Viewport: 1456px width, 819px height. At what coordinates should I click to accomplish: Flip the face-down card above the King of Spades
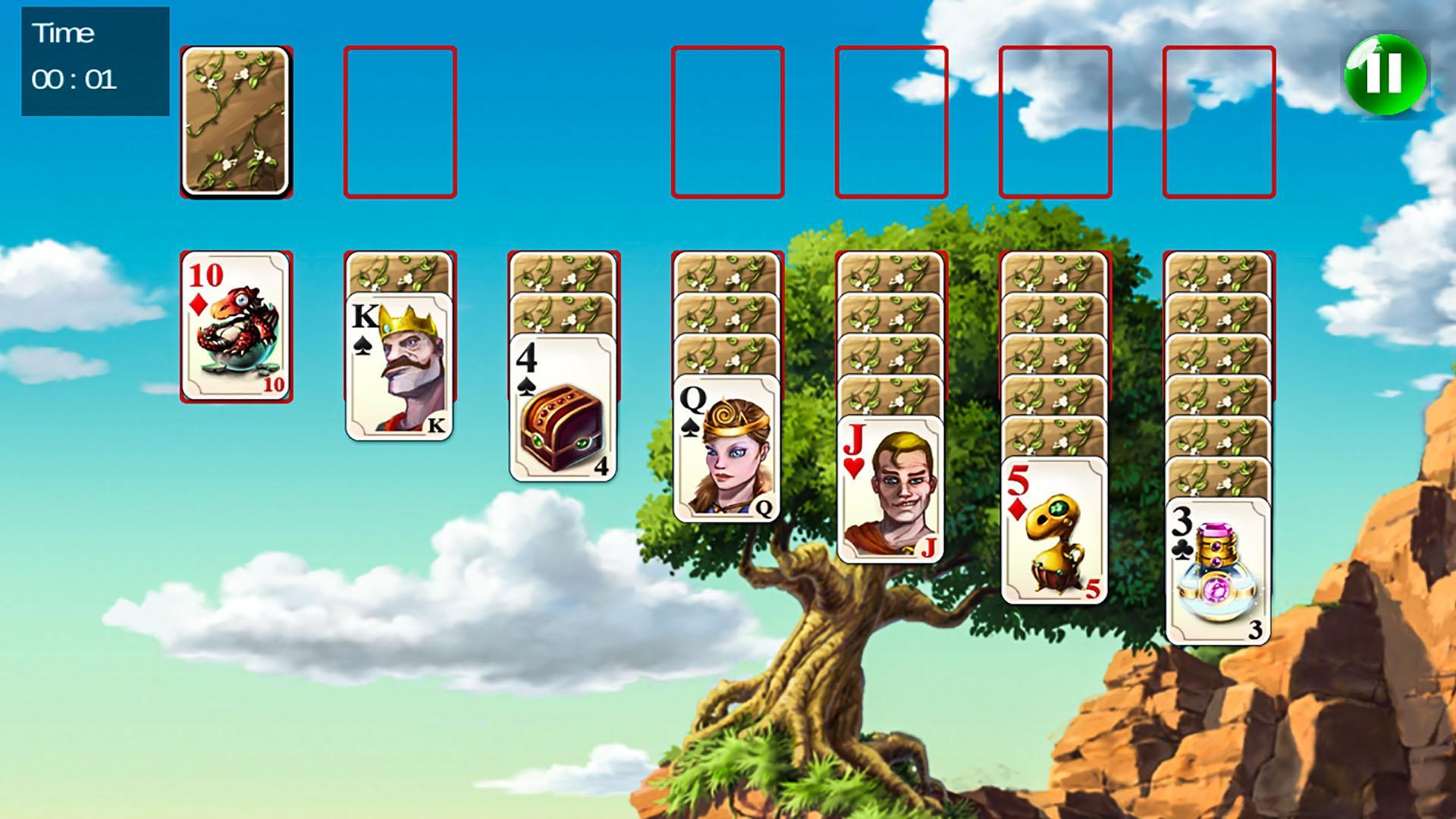(x=400, y=273)
